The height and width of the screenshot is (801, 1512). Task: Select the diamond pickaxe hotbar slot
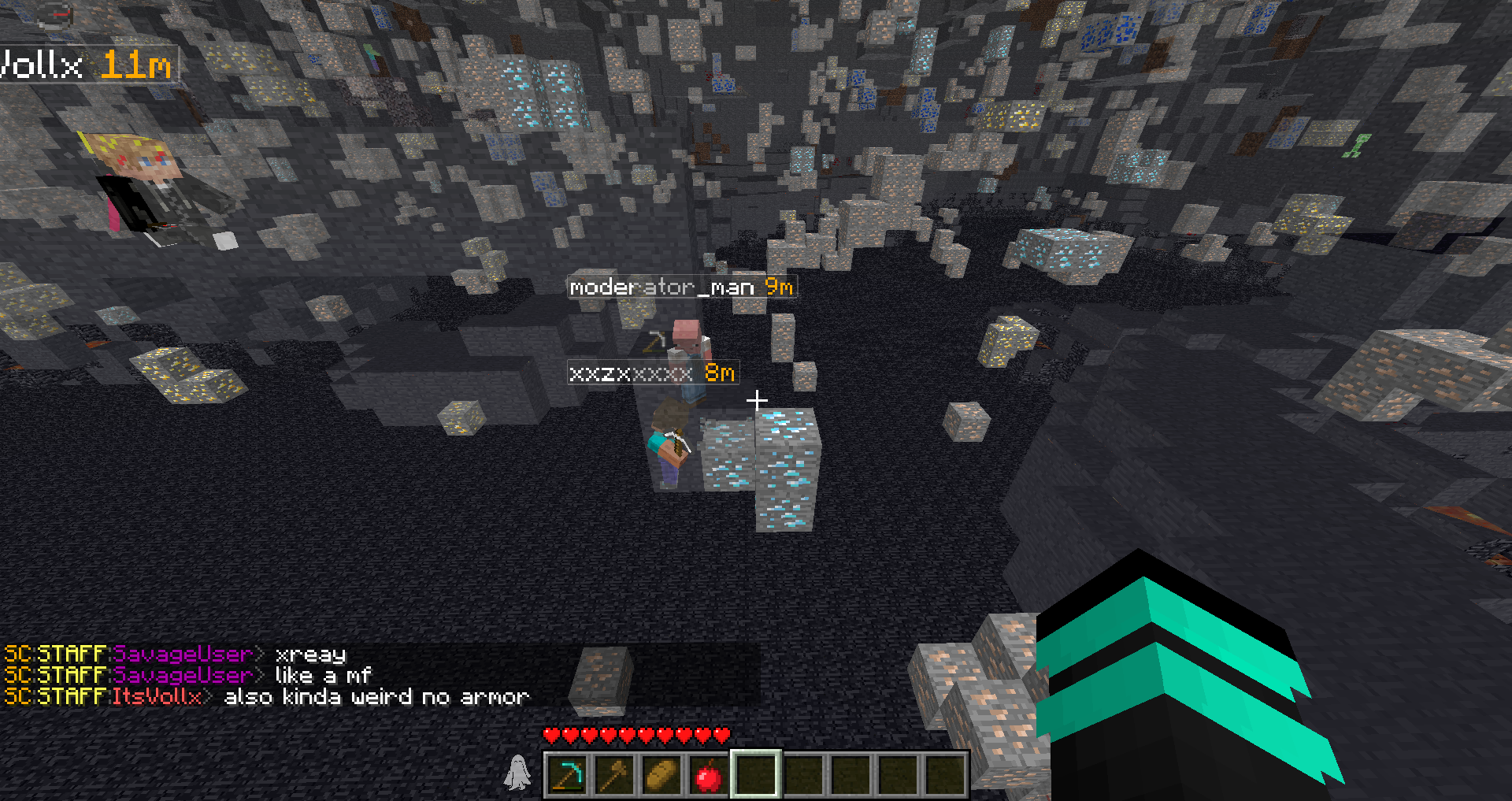[x=567, y=775]
